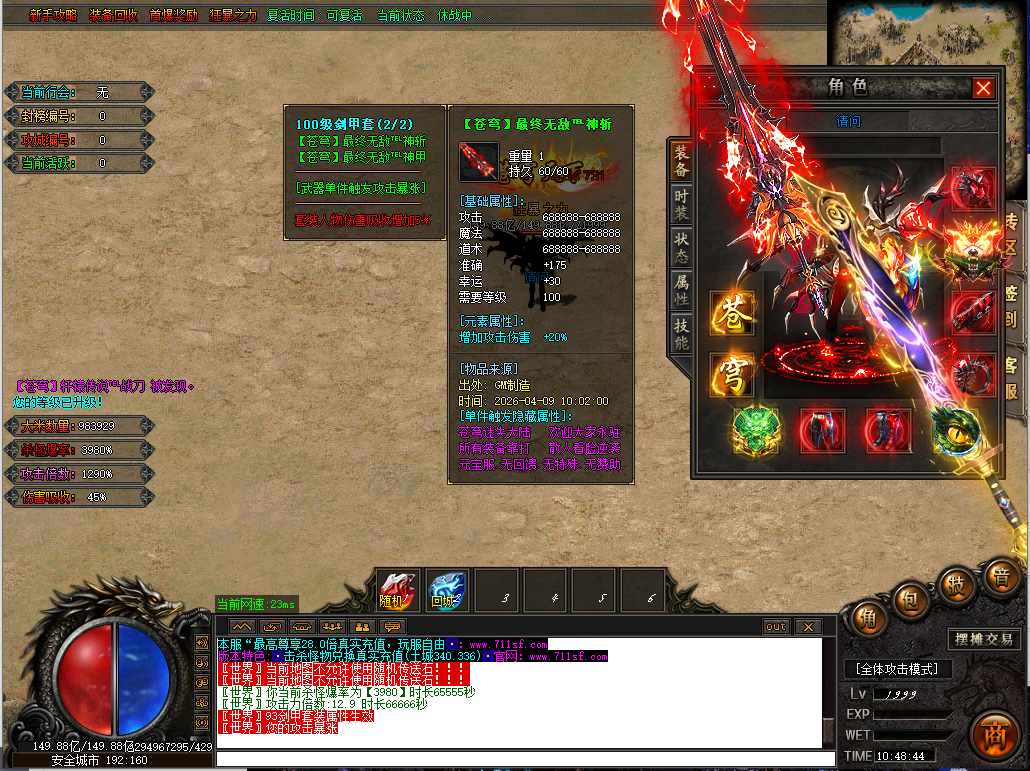Open 装备回收 equipment recycling
Screen dimensions: 1030x771
pyautogui.click(x=113, y=16)
